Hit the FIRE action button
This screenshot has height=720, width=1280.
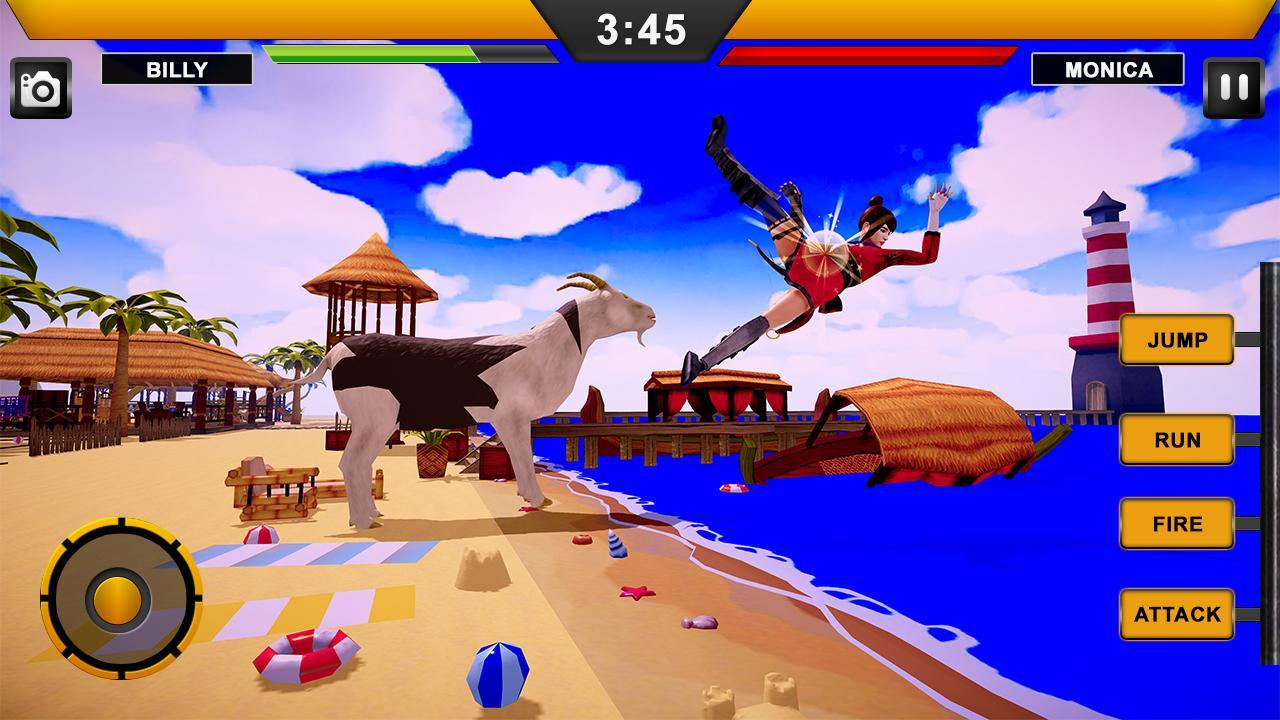tap(1177, 523)
